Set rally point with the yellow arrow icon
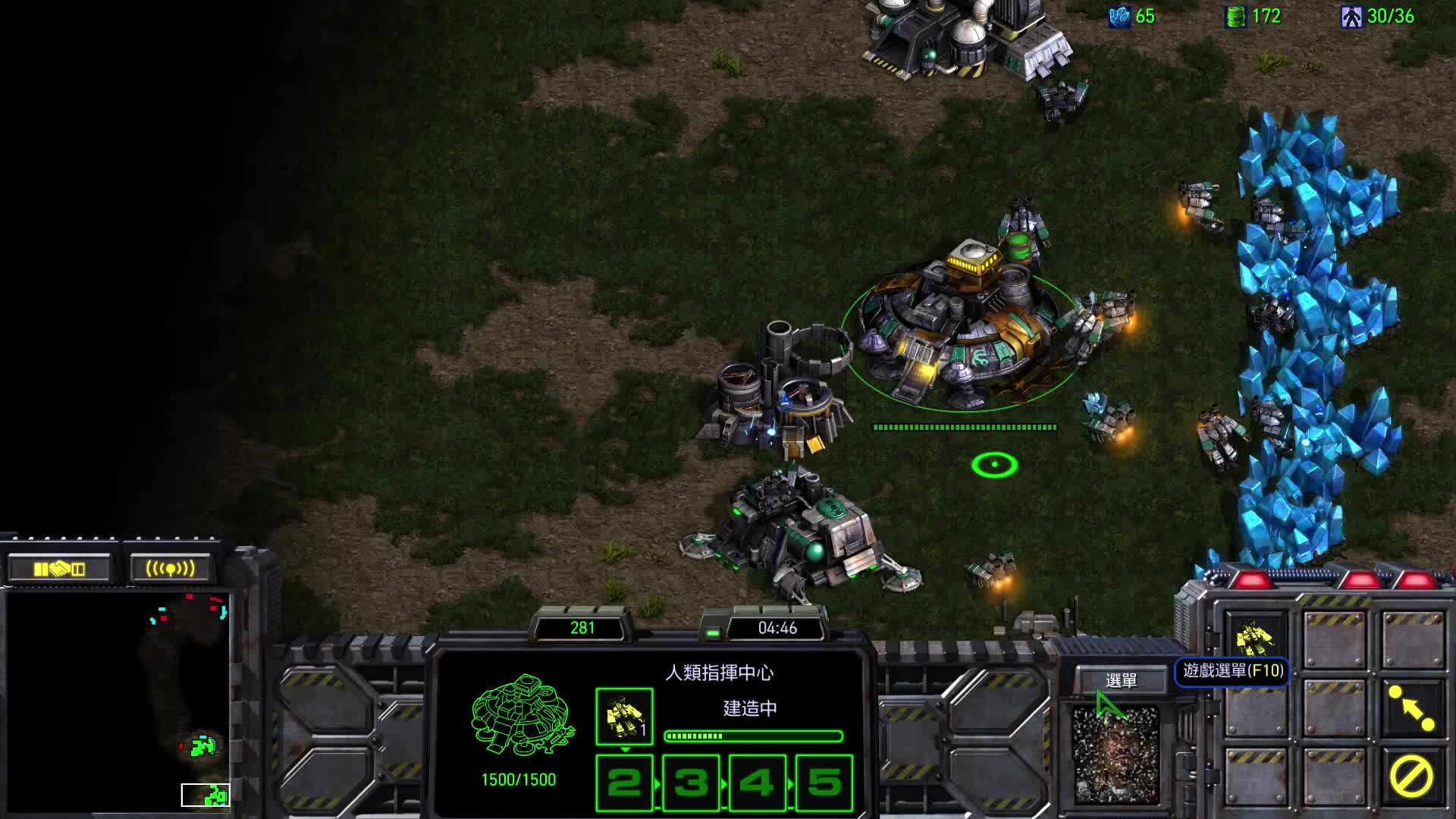The width and height of the screenshot is (1456, 819). [1411, 708]
